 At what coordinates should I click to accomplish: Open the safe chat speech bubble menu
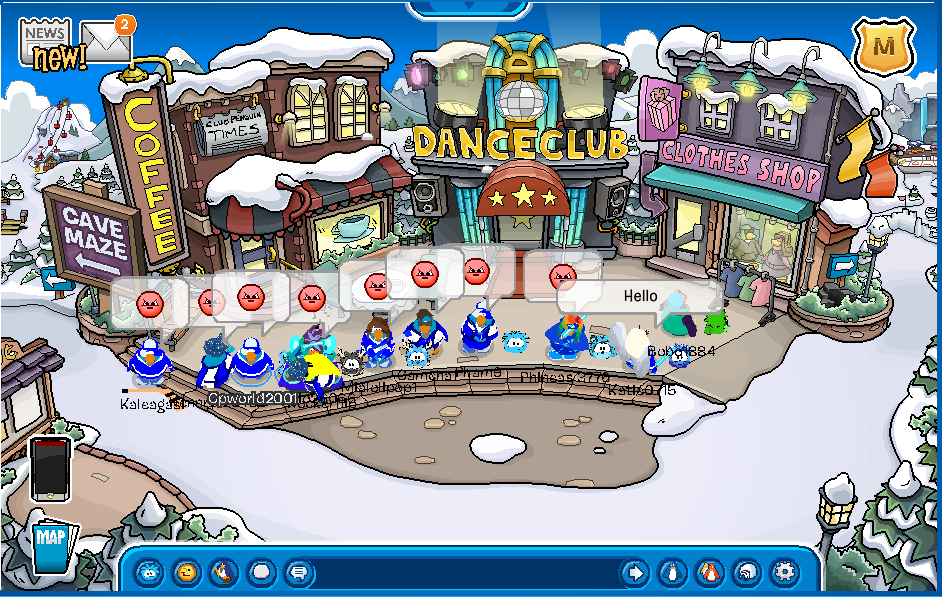[x=298, y=573]
